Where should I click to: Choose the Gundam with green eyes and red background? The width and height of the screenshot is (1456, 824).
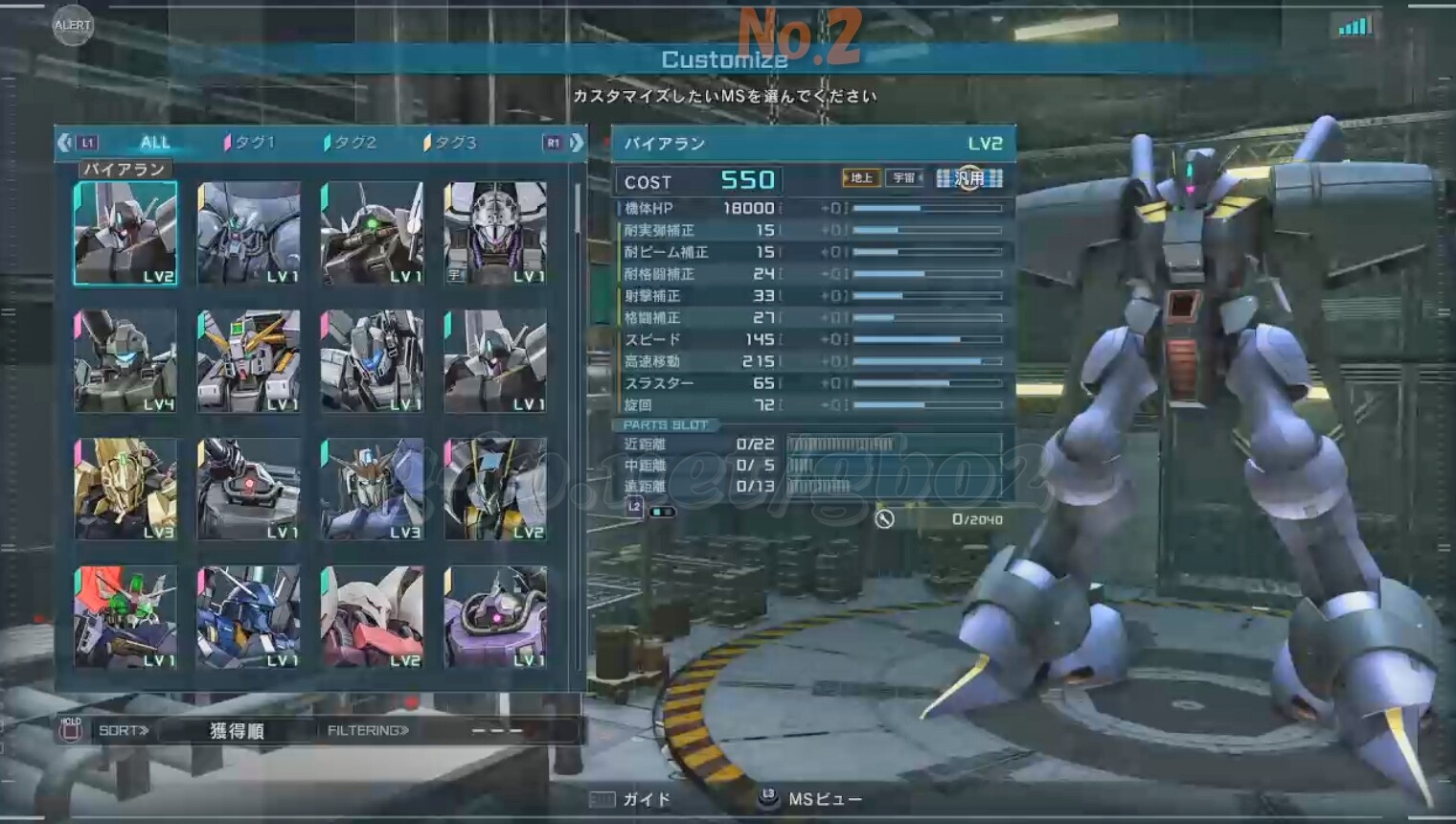tap(125, 616)
